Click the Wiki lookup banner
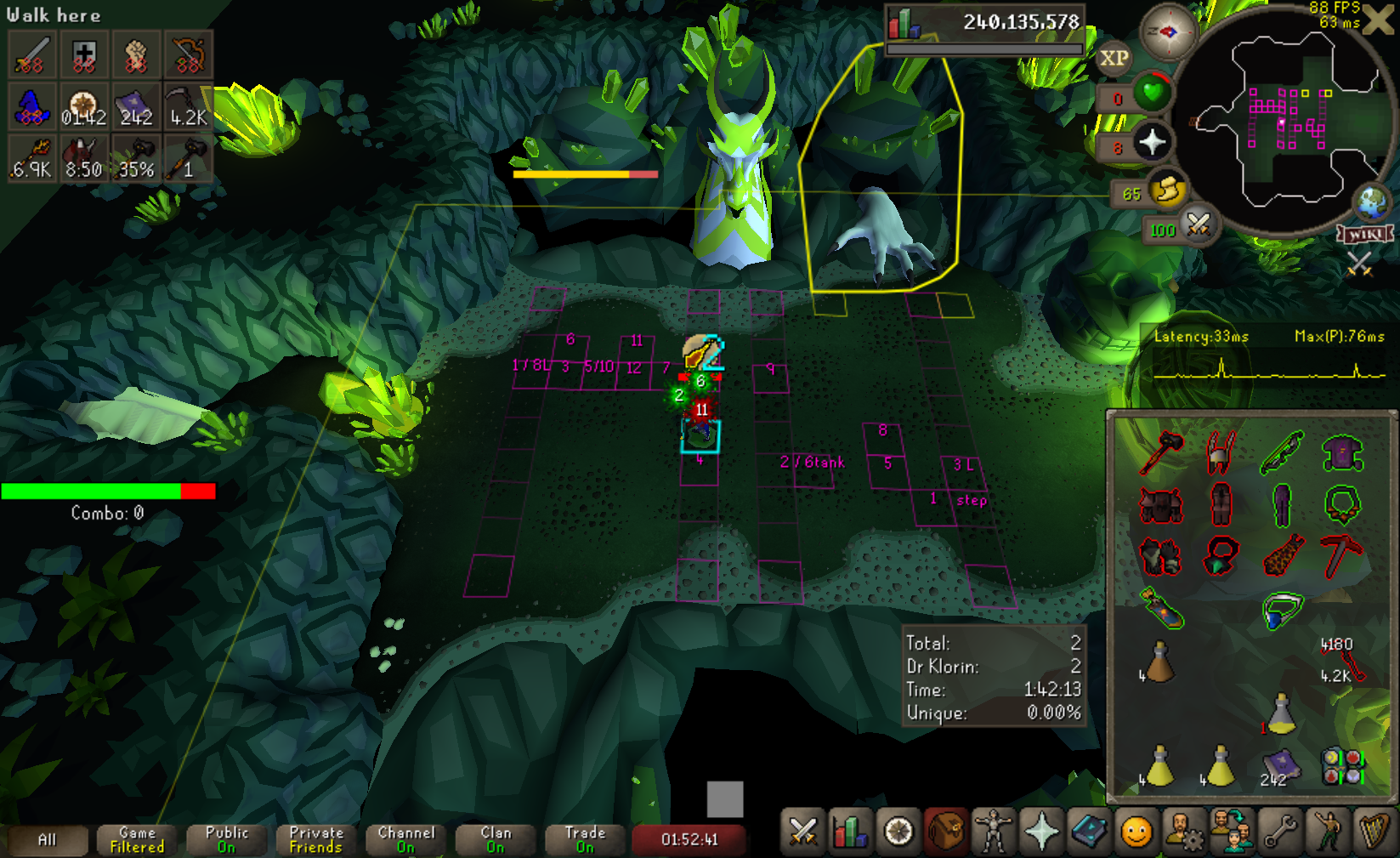The height and width of the screenshot is (858, 1400). [x=1365, y=234]
